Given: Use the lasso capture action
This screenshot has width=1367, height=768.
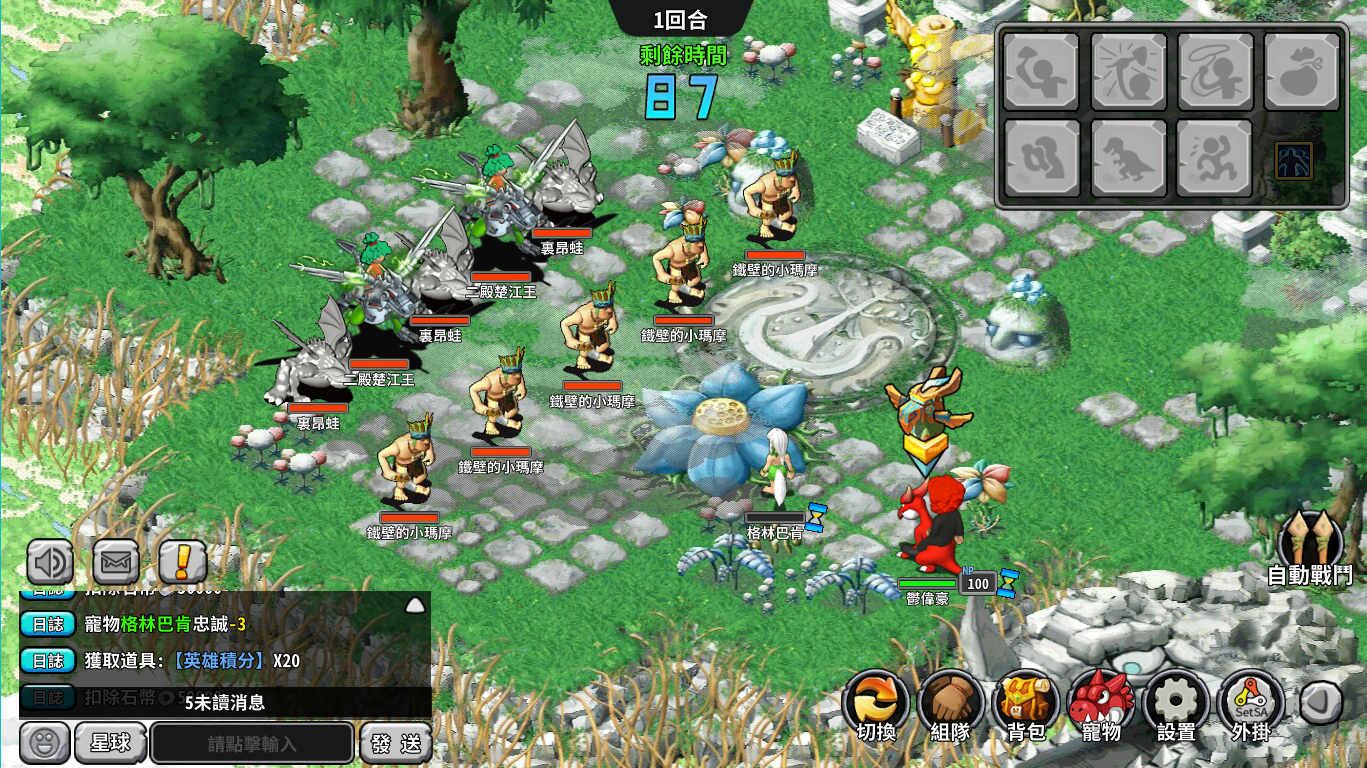Looking at the screenshot, I should coord(1215,71).
